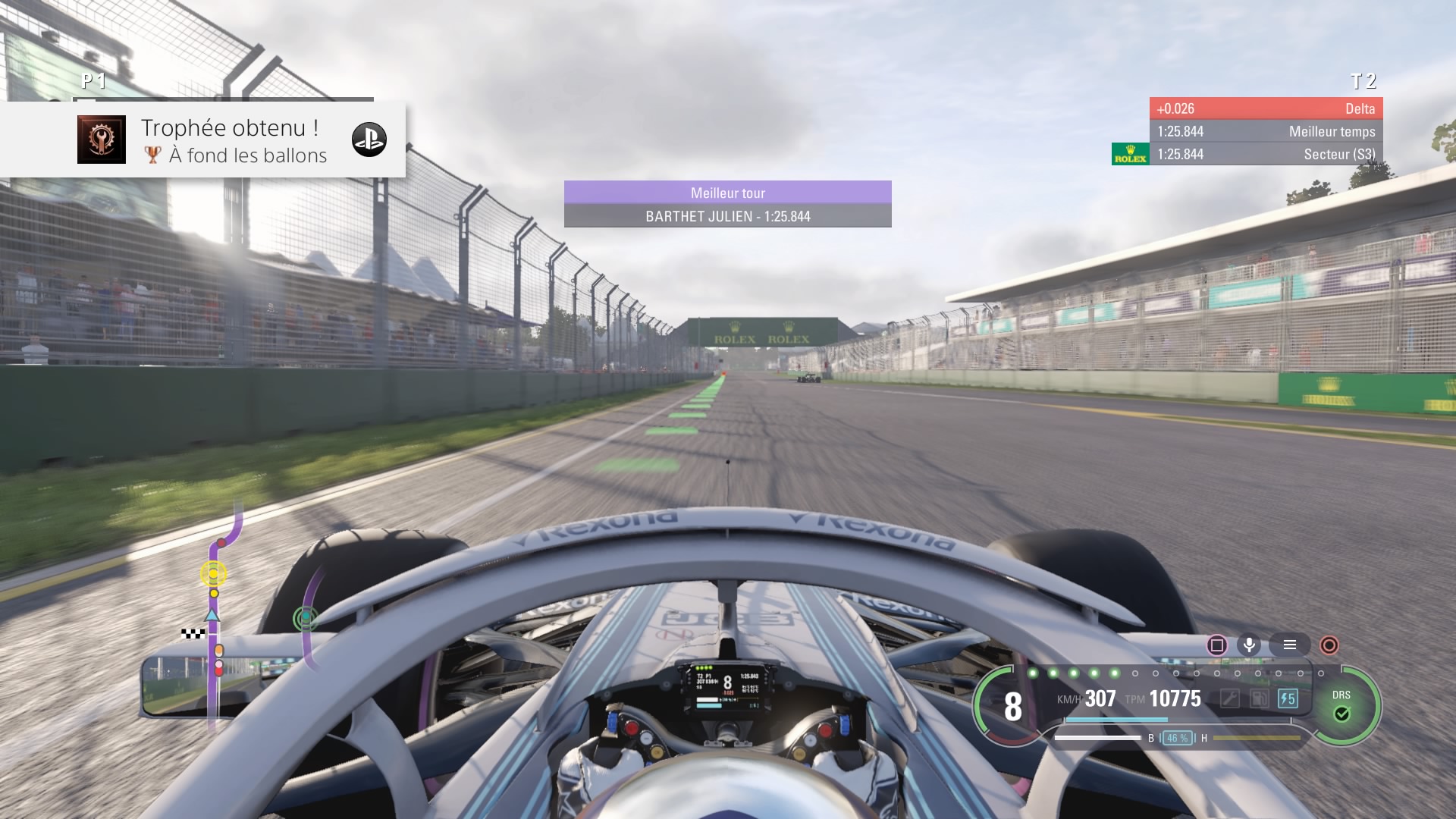
Task: Activate the DRS indicator
Action: coord(1341,707)
